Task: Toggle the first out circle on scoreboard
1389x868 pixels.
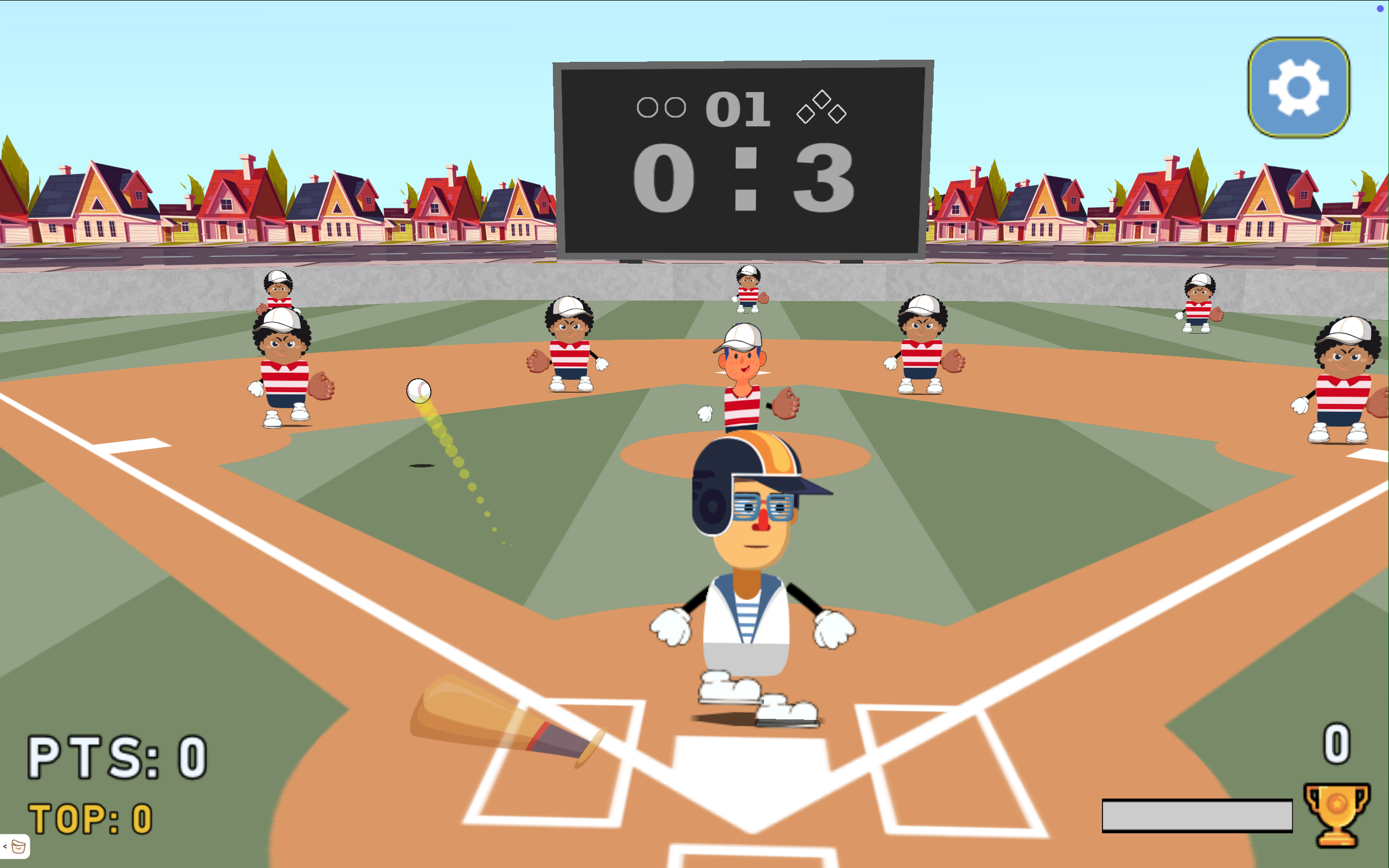Action: point(647,107)
